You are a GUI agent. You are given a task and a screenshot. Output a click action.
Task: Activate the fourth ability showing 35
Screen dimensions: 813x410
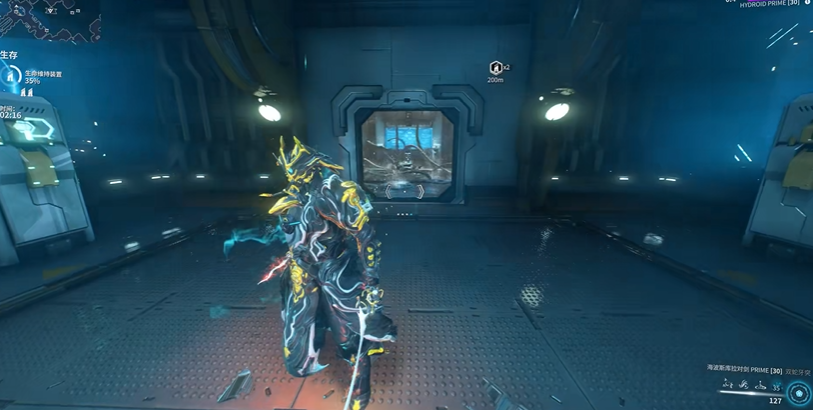pos(775,386)
